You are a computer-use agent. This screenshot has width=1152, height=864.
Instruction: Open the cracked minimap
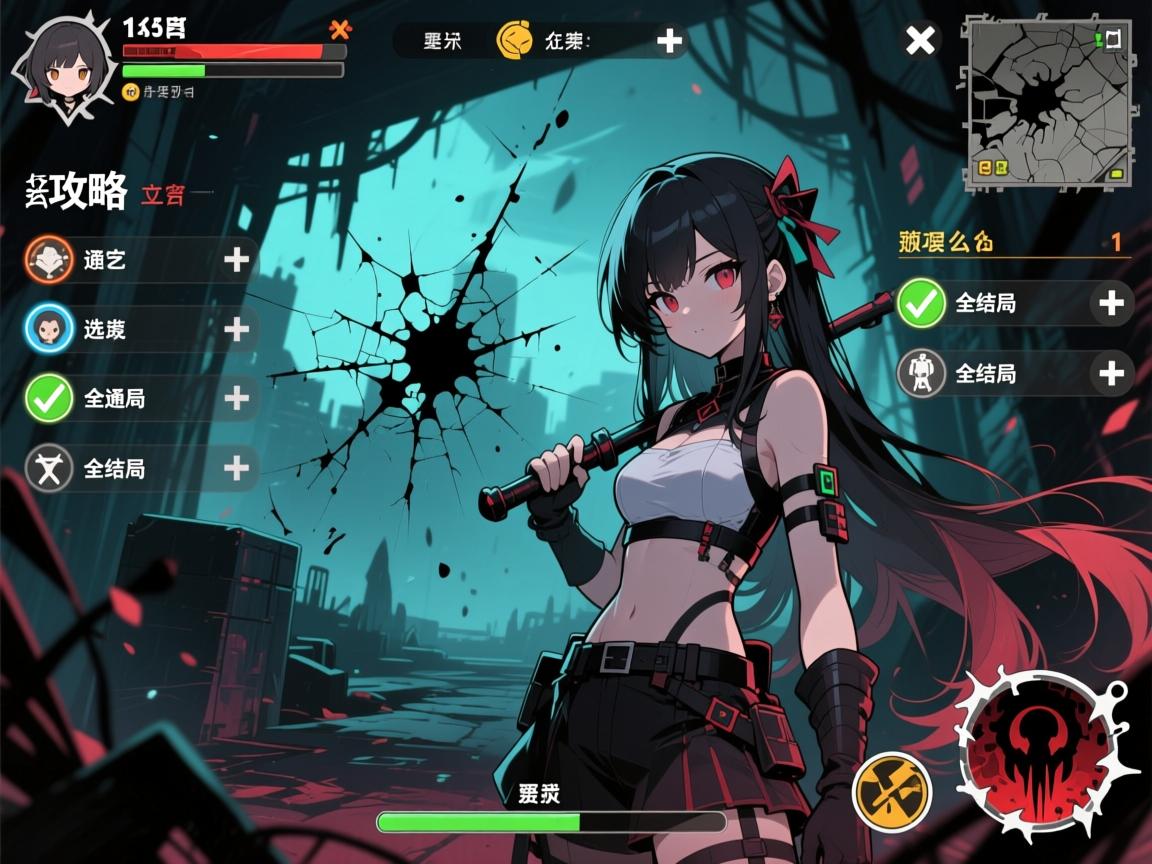[x=1048, y=103]
